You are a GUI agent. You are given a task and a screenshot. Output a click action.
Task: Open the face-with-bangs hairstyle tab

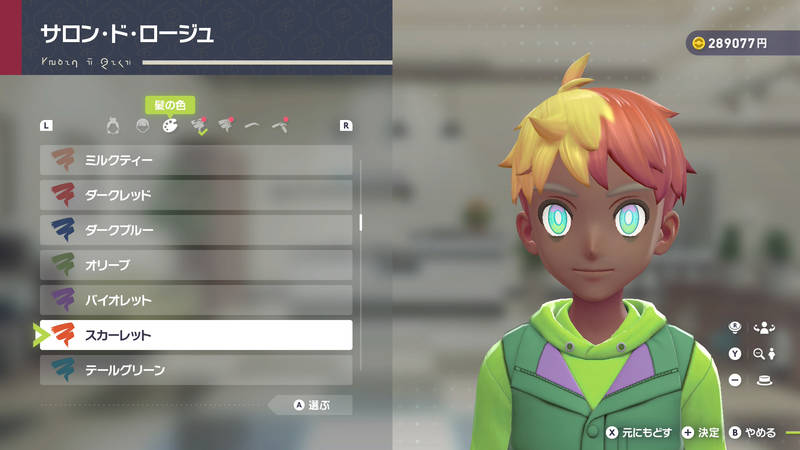tap(142, 126)
